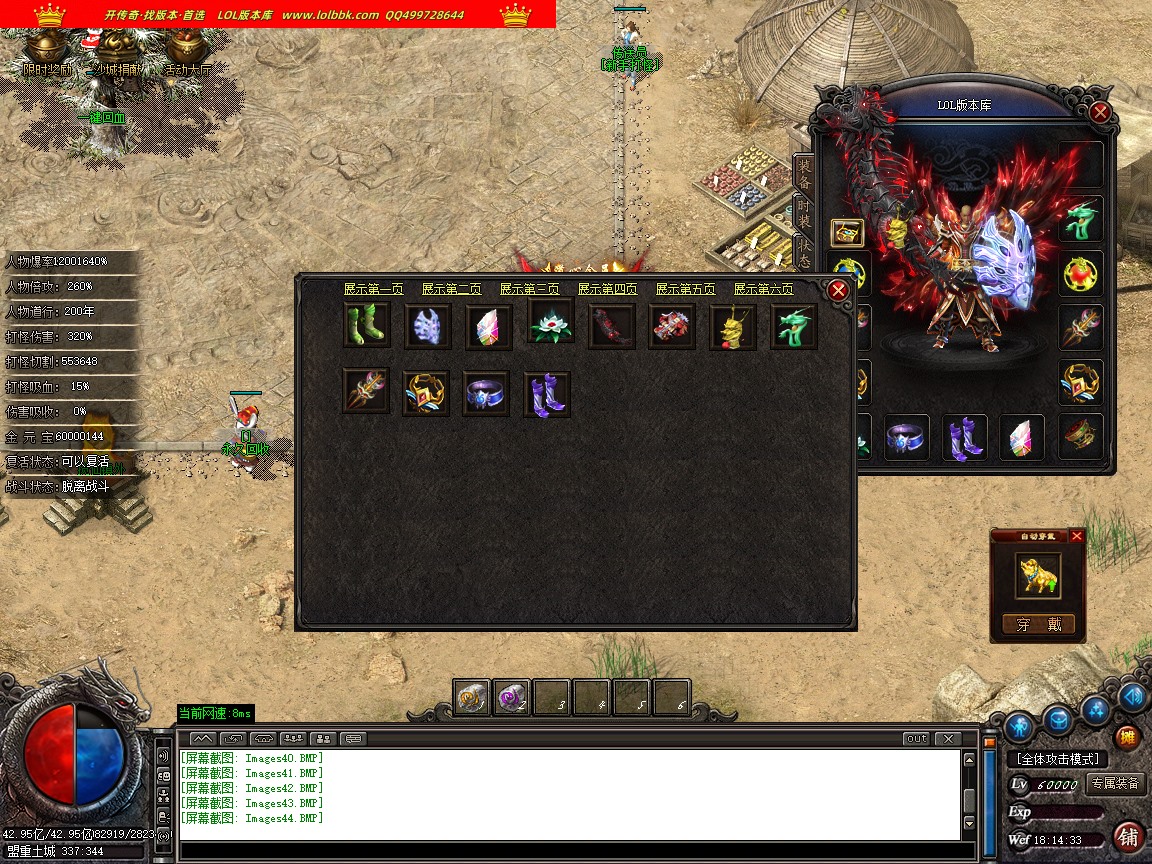Toggle the 全体攻击模式 attack mode
Image resolution: width=1152 pixels, height=864 pixels.
click(x=1057, y=759)
